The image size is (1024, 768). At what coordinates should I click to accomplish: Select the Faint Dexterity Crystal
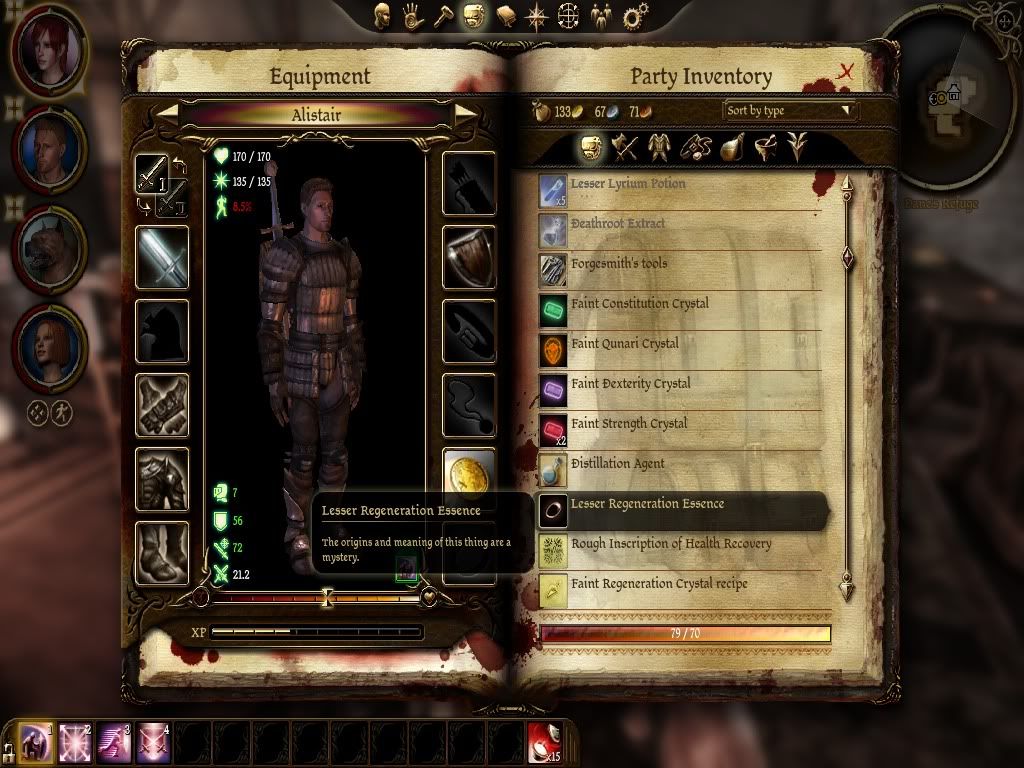pos(630,384)
